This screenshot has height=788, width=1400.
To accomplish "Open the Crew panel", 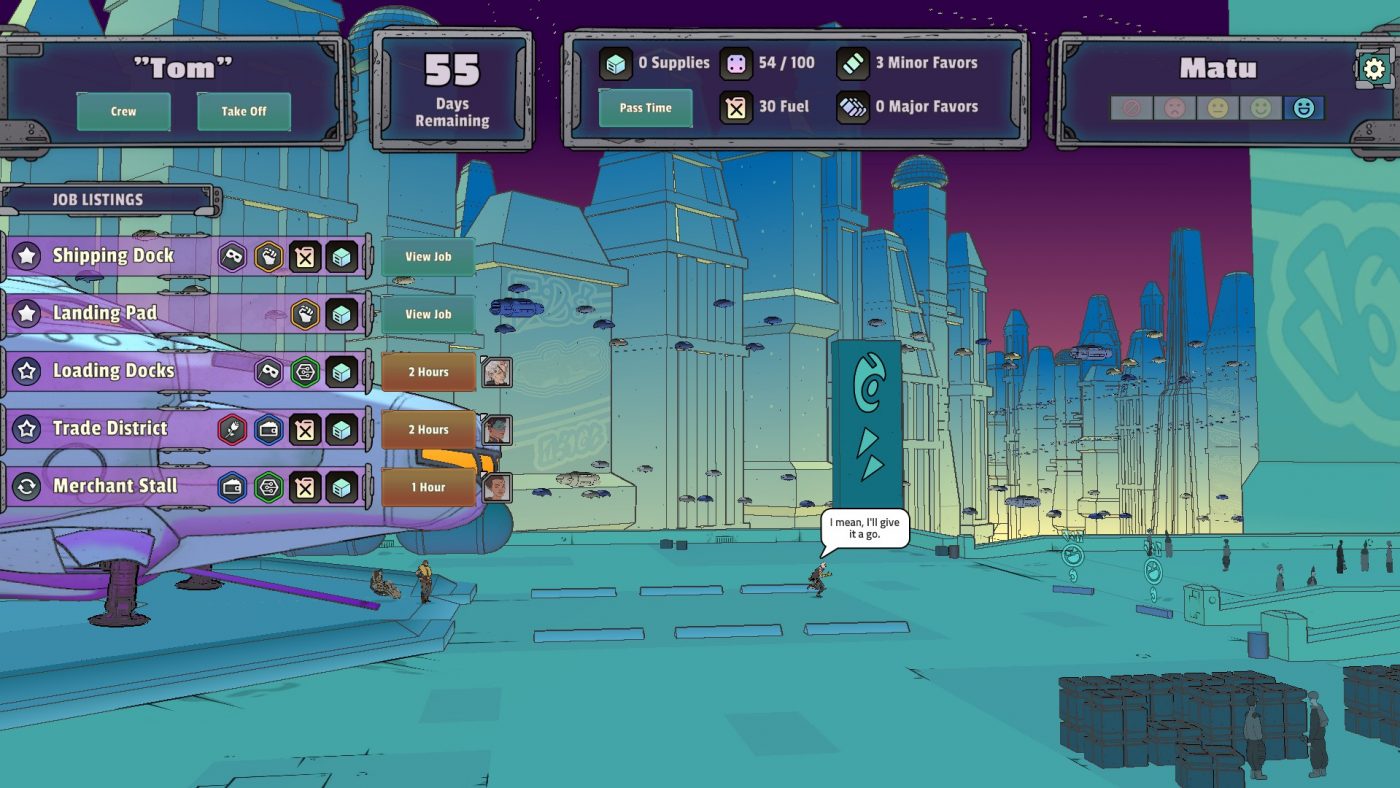I will click(x=123, y=112).
